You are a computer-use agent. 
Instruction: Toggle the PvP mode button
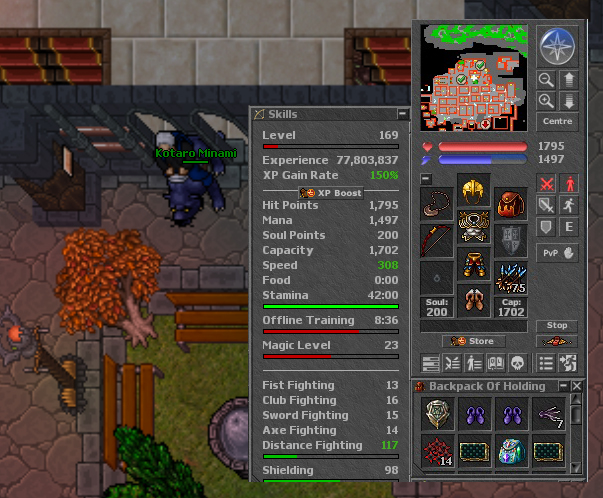coord(556,253)
